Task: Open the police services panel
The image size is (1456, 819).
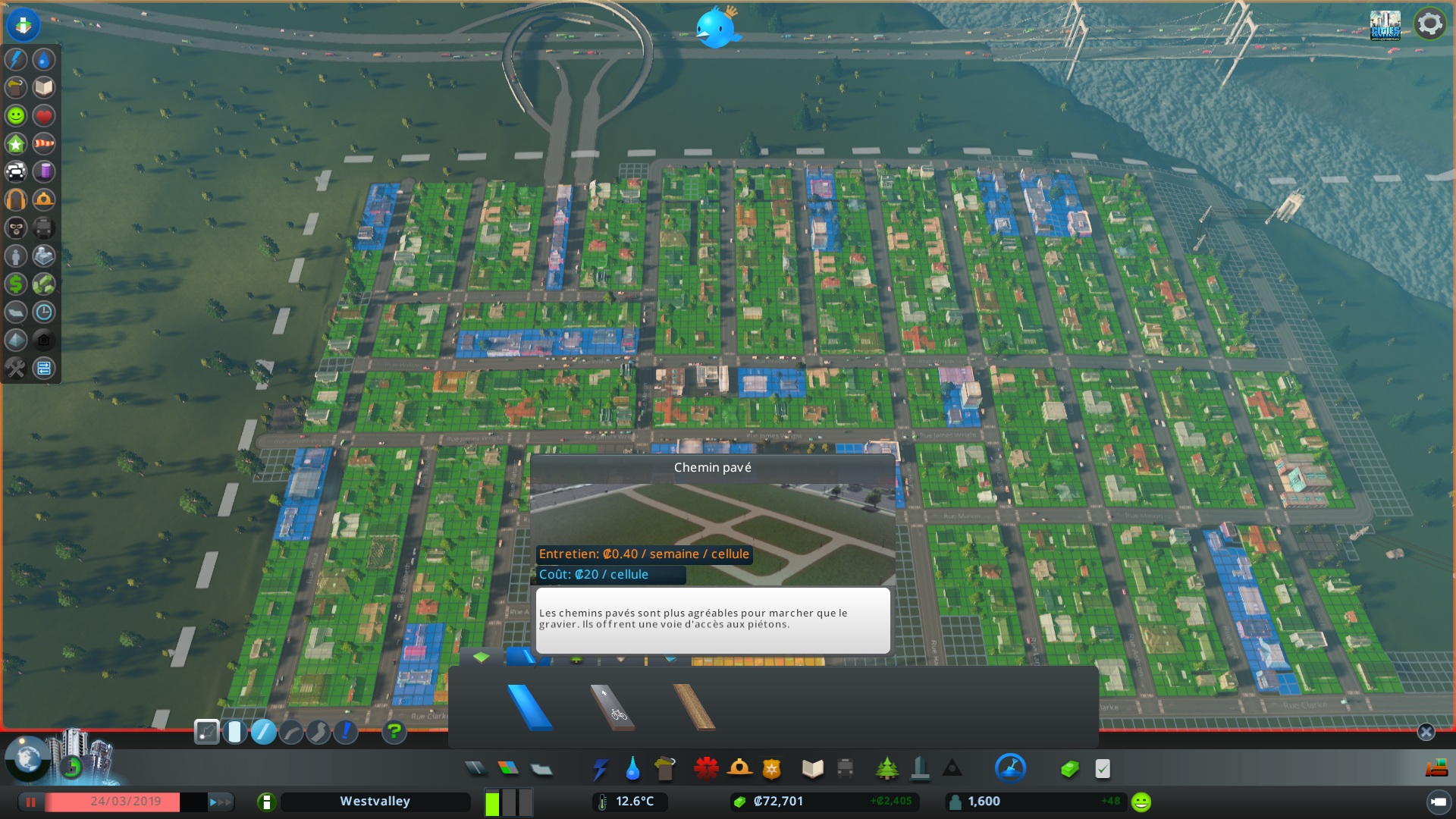Action: pos(770,768)
